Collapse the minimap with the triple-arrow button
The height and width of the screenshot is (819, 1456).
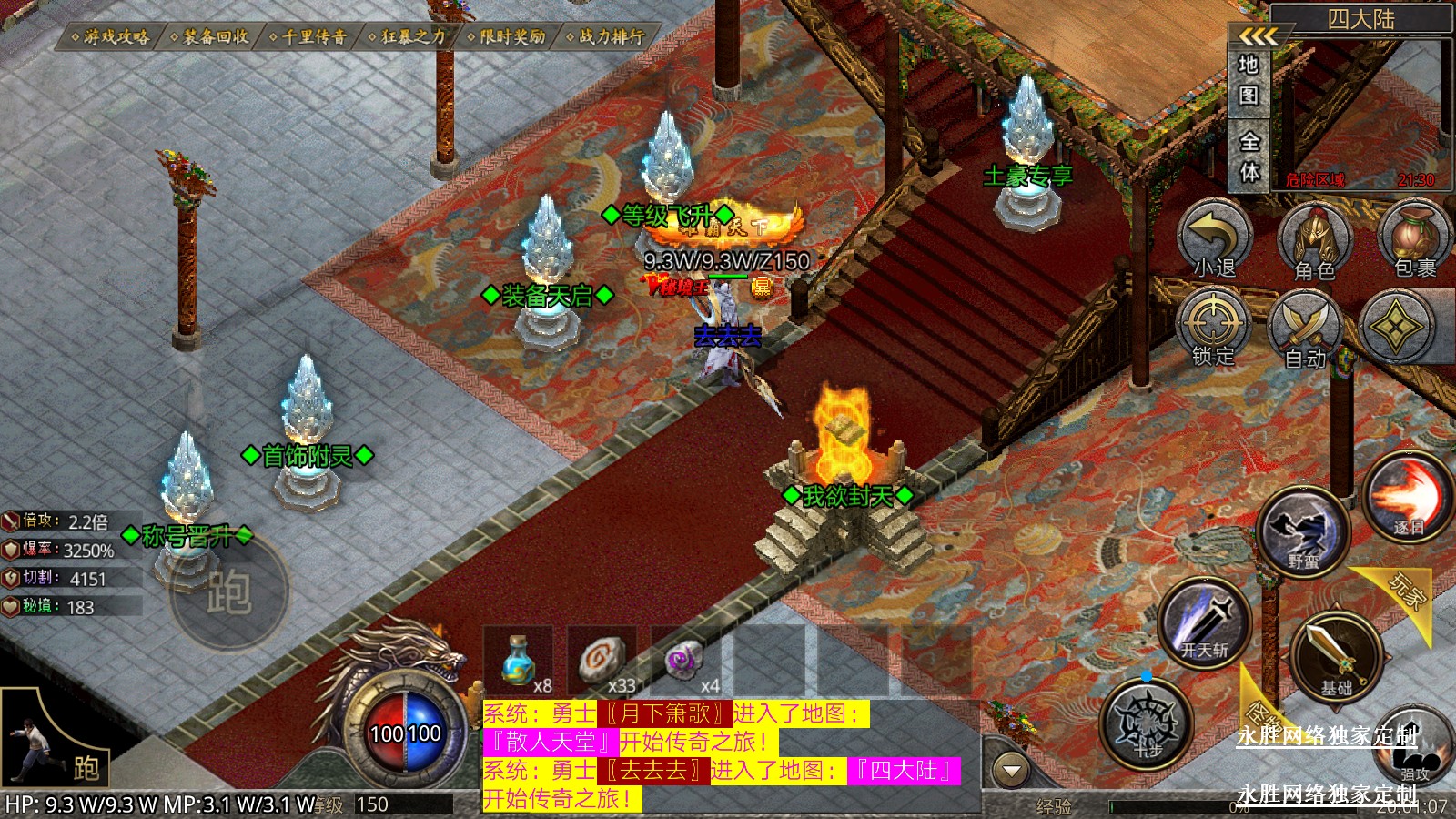coord(1258,36)
